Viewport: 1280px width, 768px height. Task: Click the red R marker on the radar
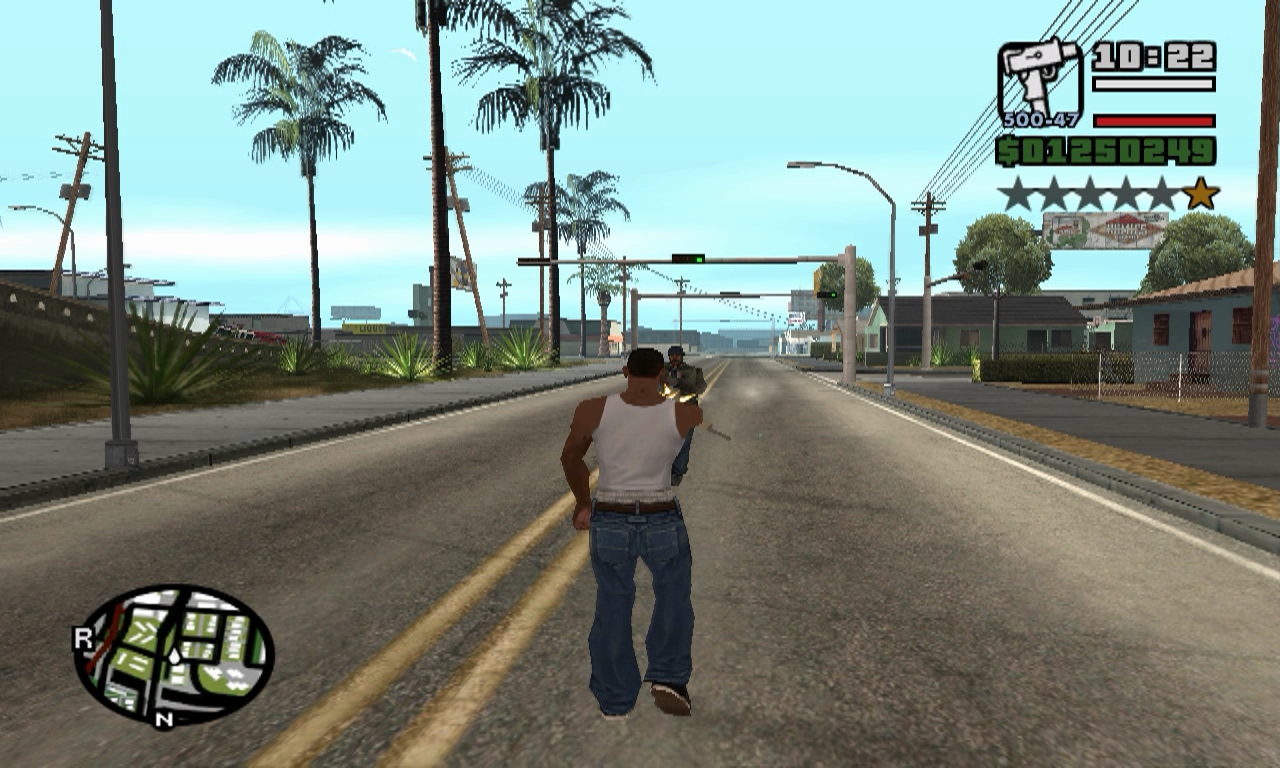tap(83, 639)
